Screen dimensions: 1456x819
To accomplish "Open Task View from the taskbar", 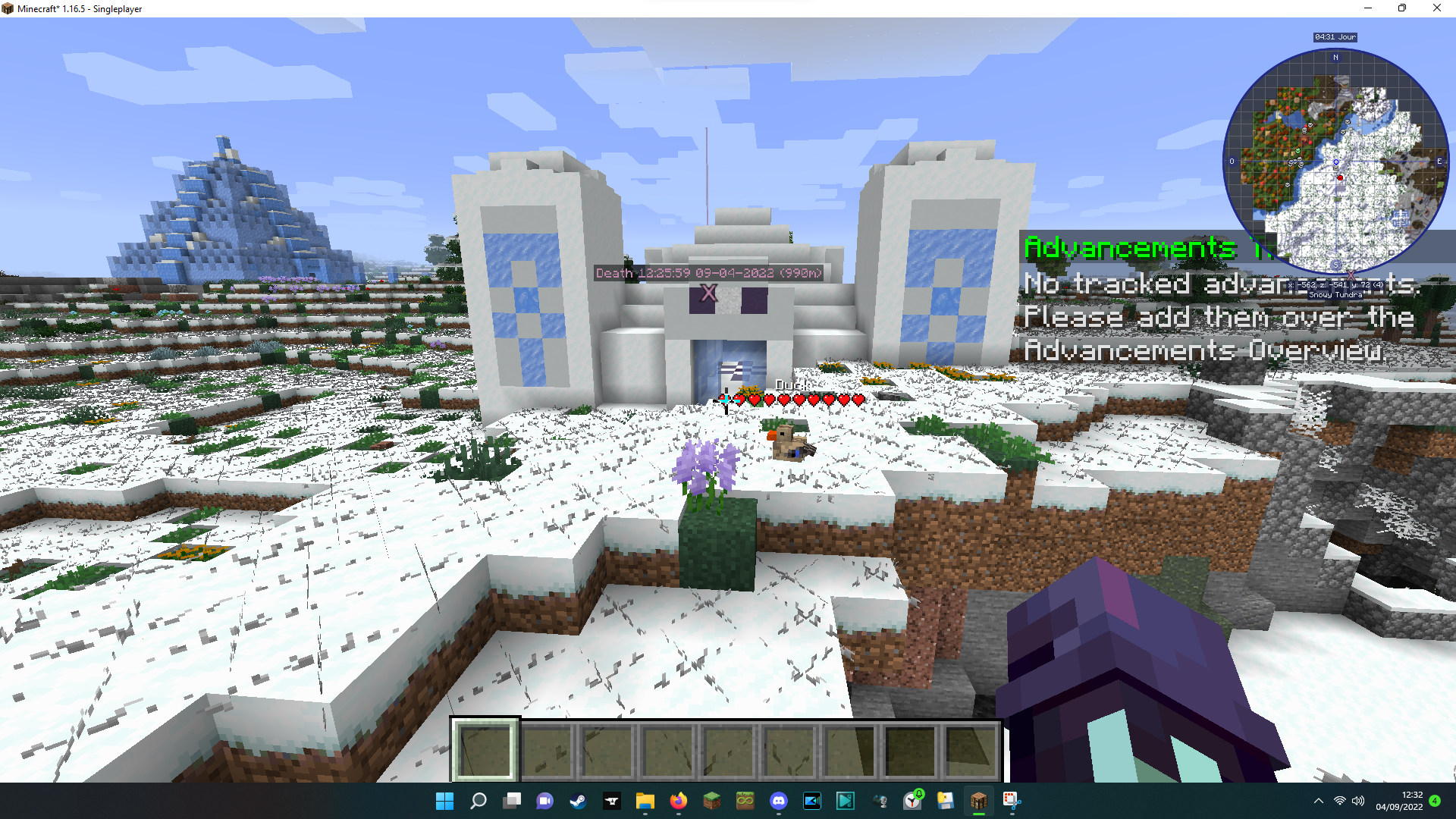I will pyautogui.click(x=511, y=802).
